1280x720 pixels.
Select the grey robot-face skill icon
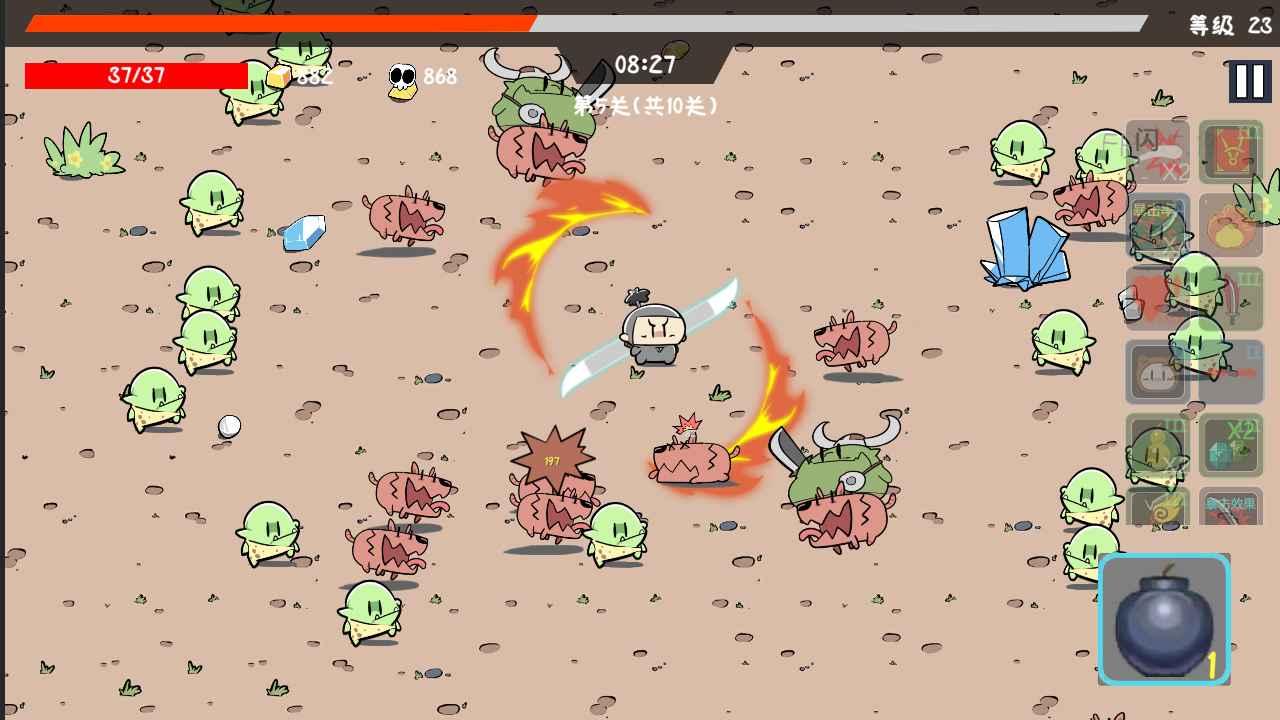pyautogui.click(x=1157, y=371)
